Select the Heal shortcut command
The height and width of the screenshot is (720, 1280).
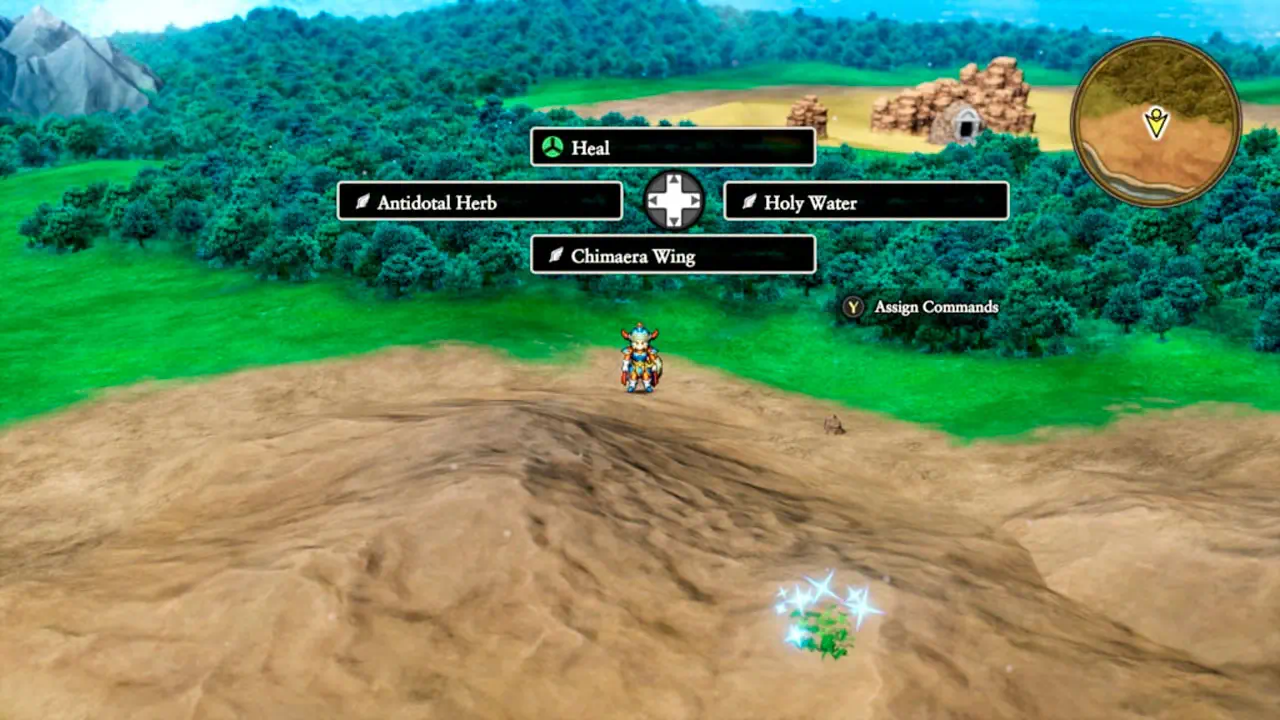click(x=672, y=148)
